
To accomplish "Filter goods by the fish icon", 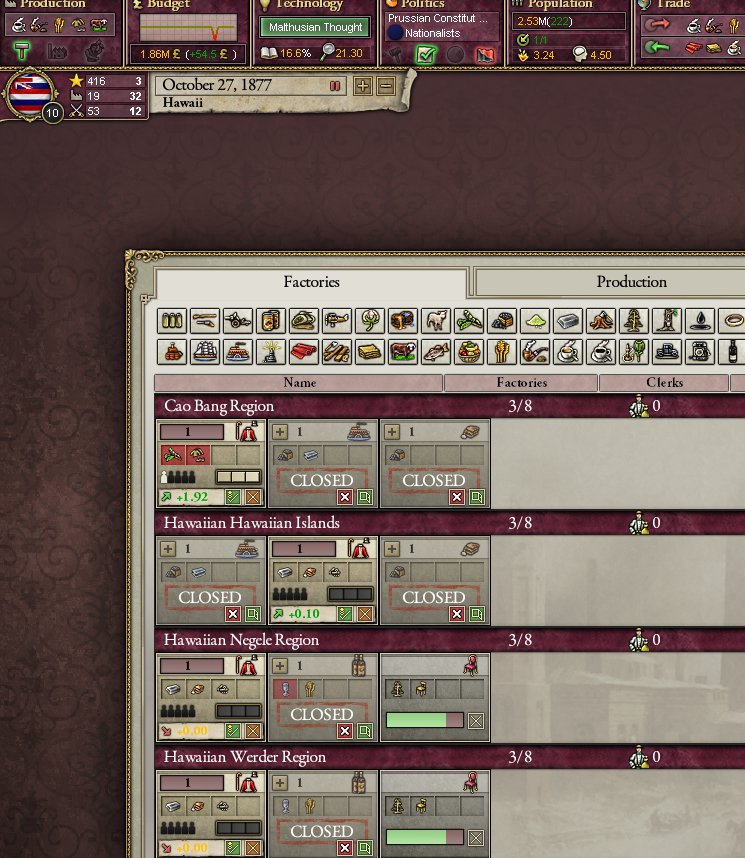I will pos(436,352).
